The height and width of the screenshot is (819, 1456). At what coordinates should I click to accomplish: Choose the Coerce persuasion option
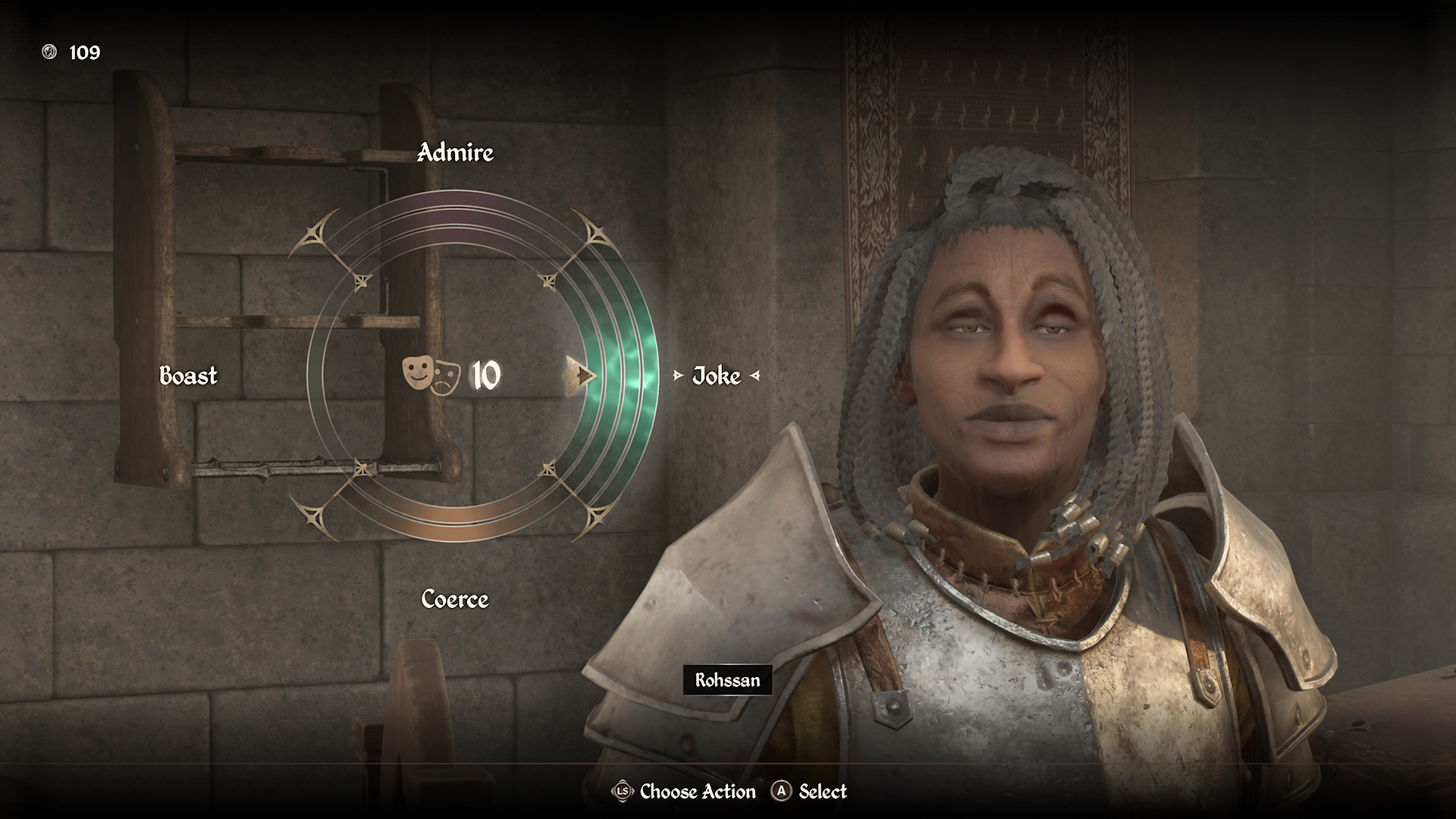[455, 600]
